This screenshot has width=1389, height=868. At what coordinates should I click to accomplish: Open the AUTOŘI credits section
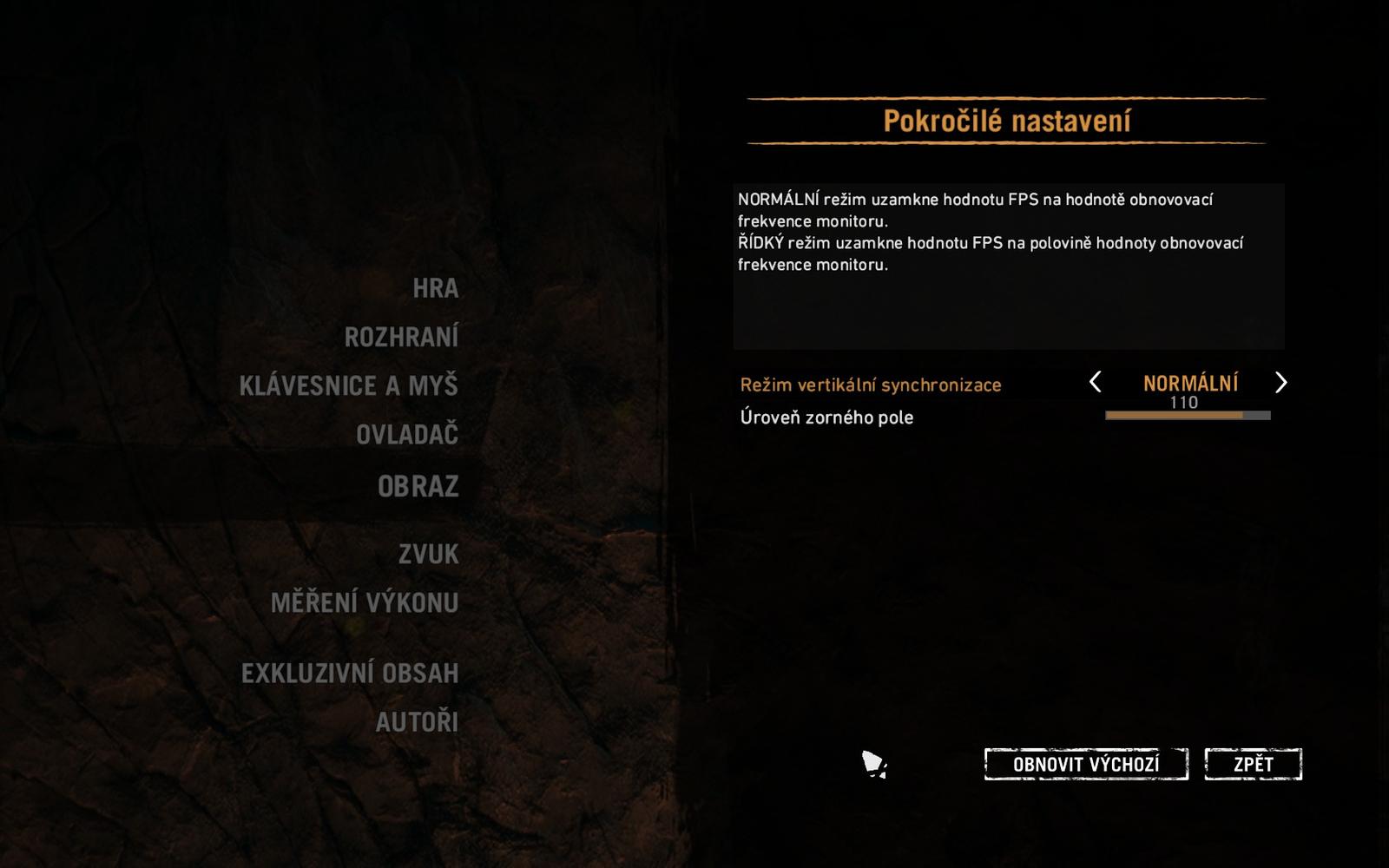click(418, 721)
